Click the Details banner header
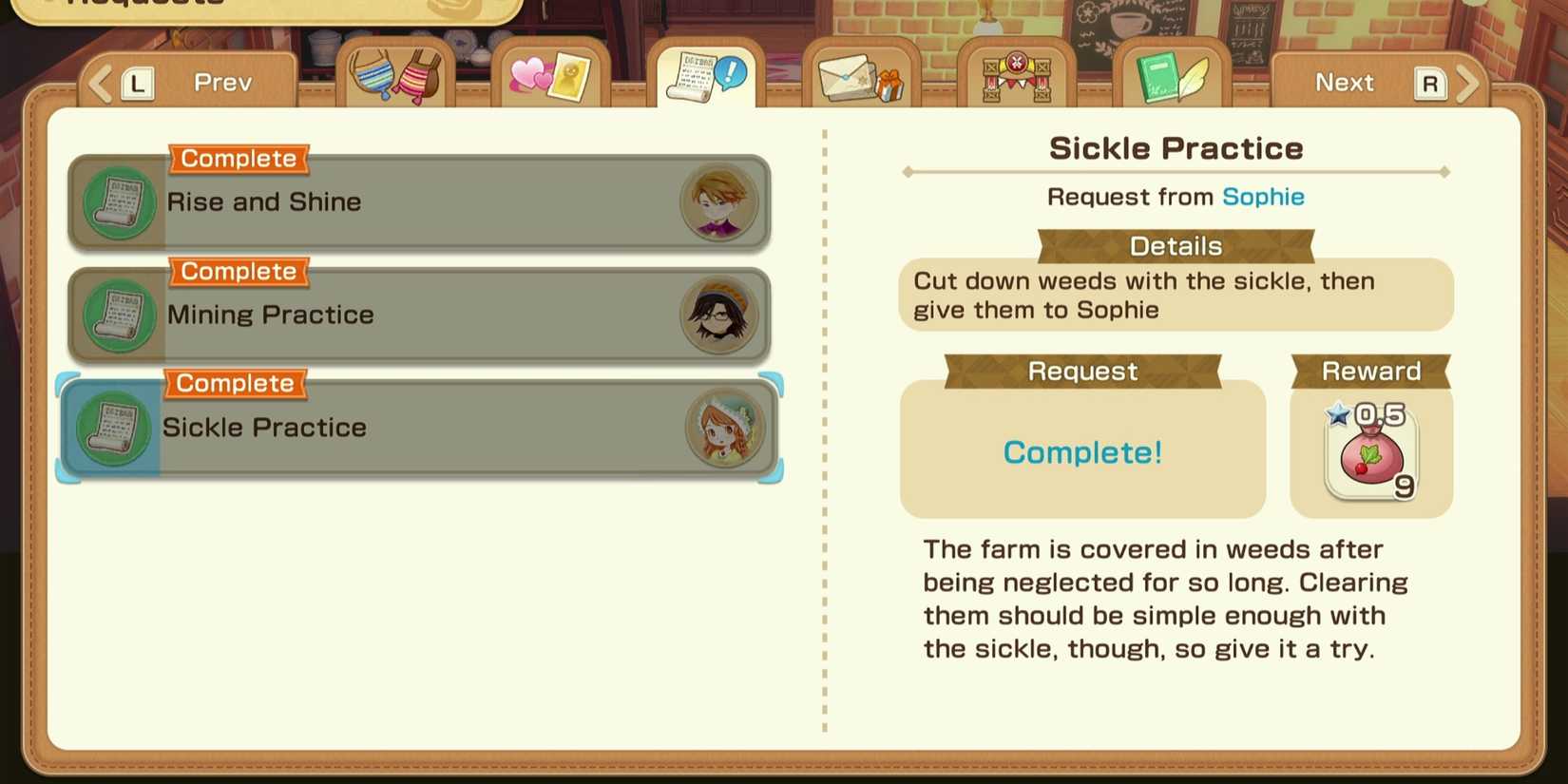Screen dimensions: 1568x784 pos(1176,246)
